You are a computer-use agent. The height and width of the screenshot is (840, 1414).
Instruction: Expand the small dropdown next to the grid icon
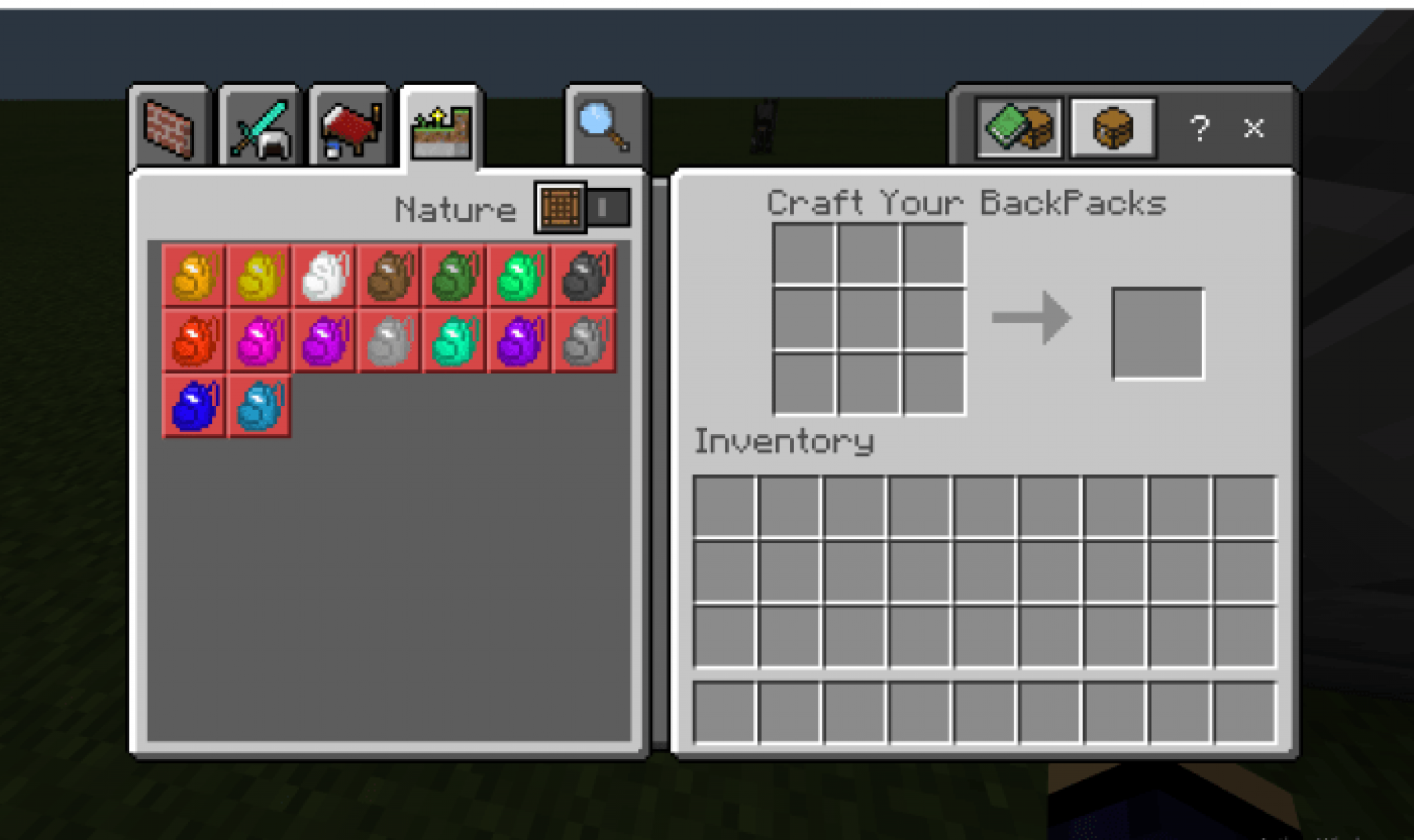610,206
